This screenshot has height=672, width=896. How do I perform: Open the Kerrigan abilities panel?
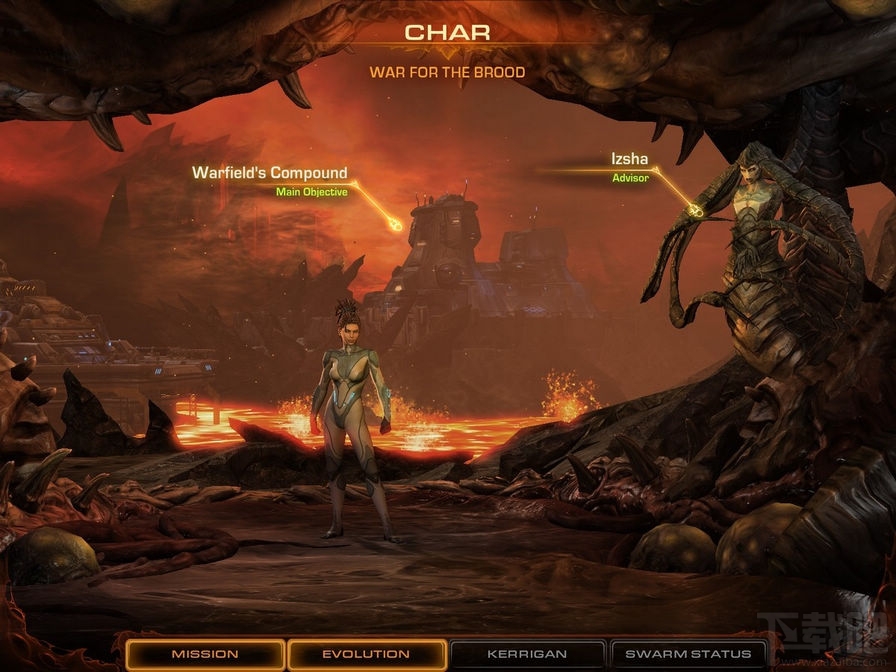[x=527, y=654]
